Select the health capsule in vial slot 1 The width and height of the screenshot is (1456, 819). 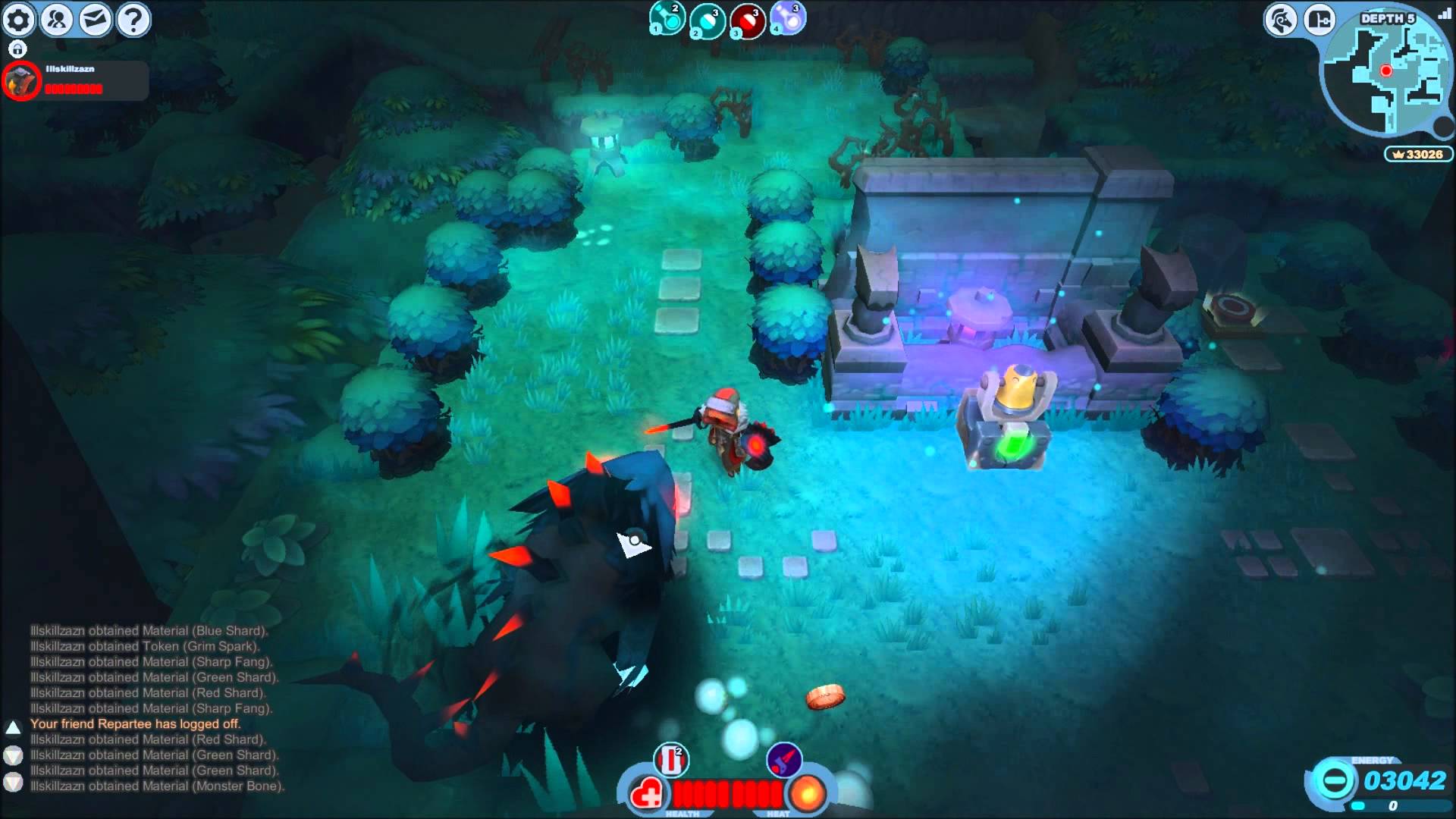667,19
